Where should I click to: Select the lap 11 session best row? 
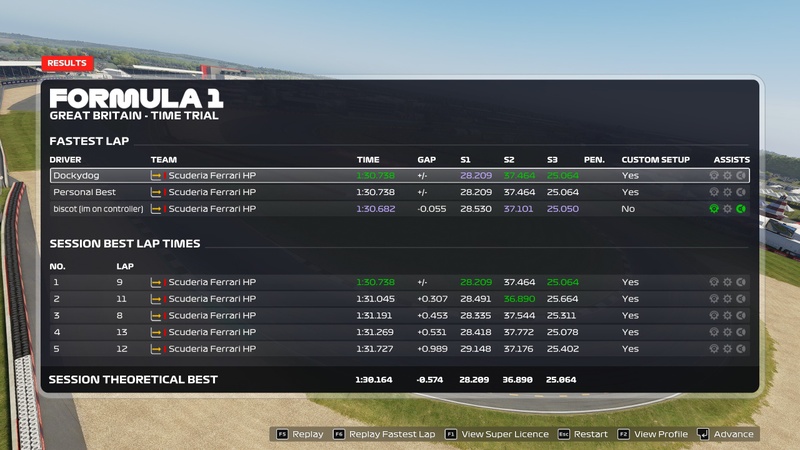[x=400, y=299]
